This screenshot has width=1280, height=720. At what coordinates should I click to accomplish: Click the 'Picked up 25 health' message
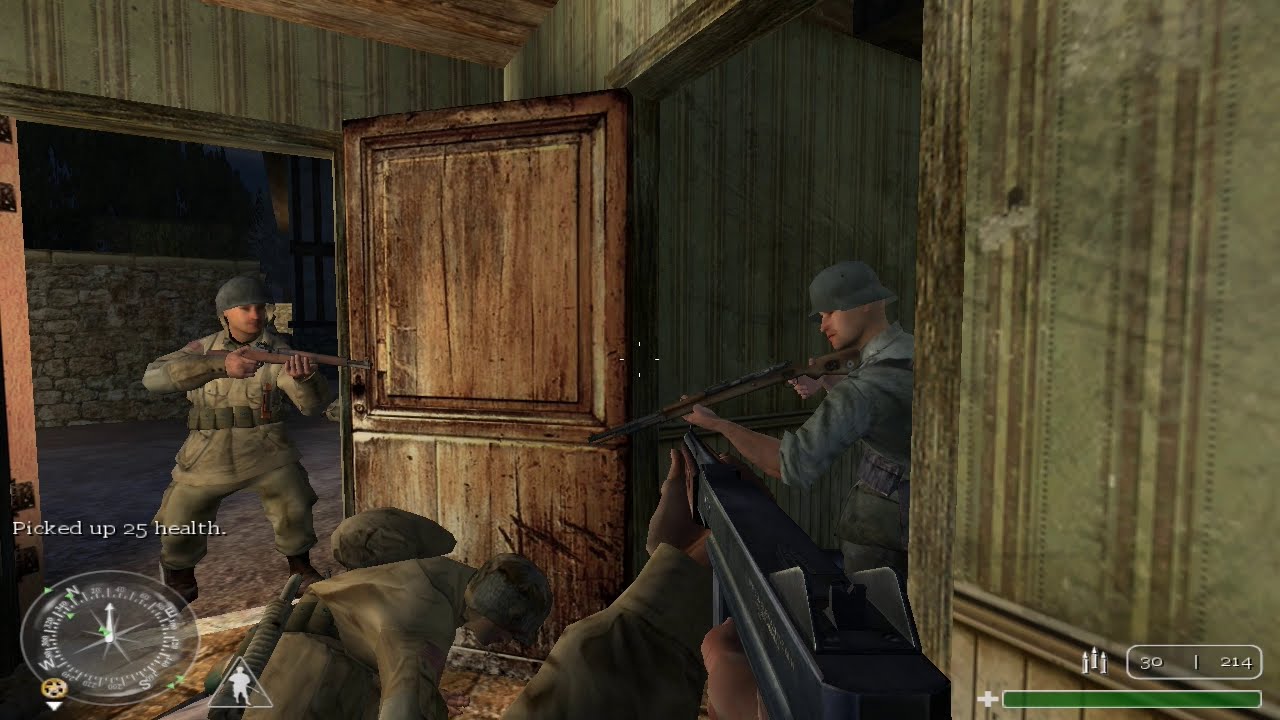[120, 528]
